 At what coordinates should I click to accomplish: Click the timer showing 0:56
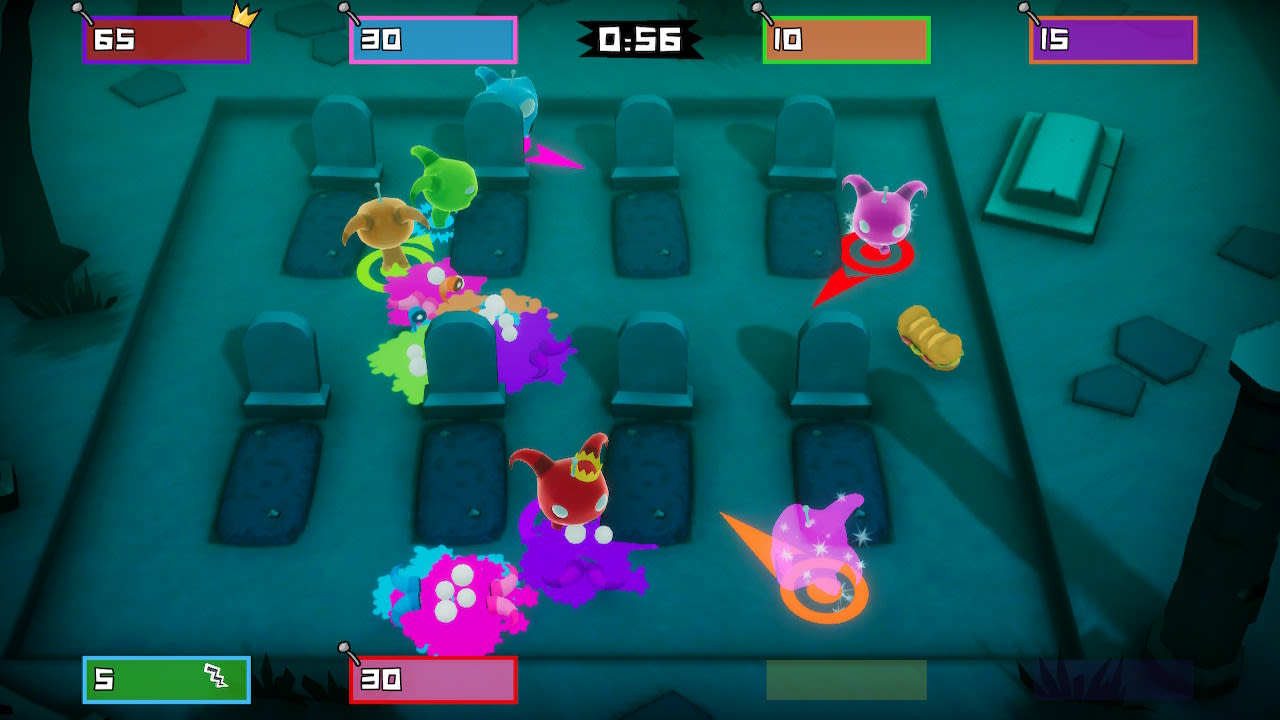[x=641, y=37]
